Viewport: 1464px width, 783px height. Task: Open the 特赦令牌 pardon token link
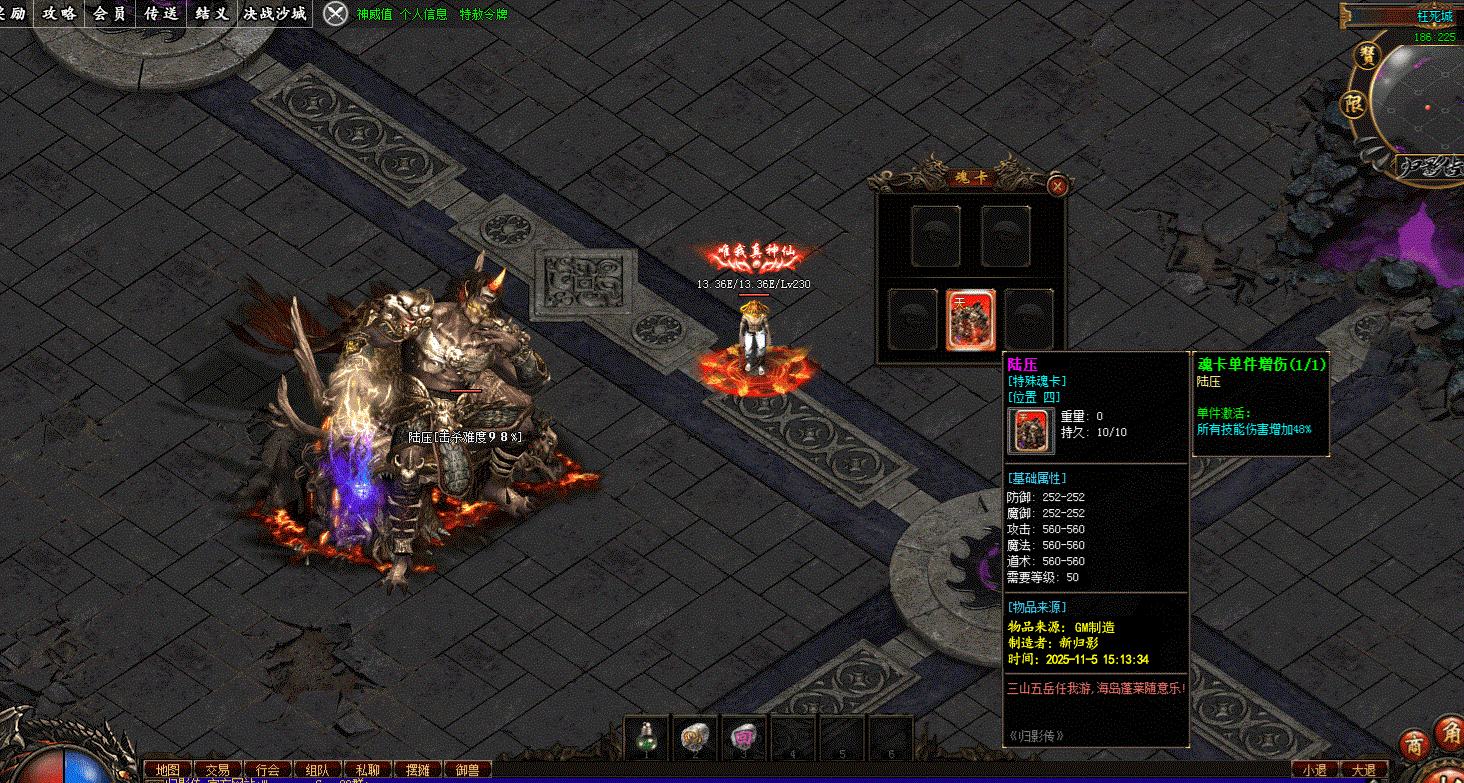tap(483, 15)
